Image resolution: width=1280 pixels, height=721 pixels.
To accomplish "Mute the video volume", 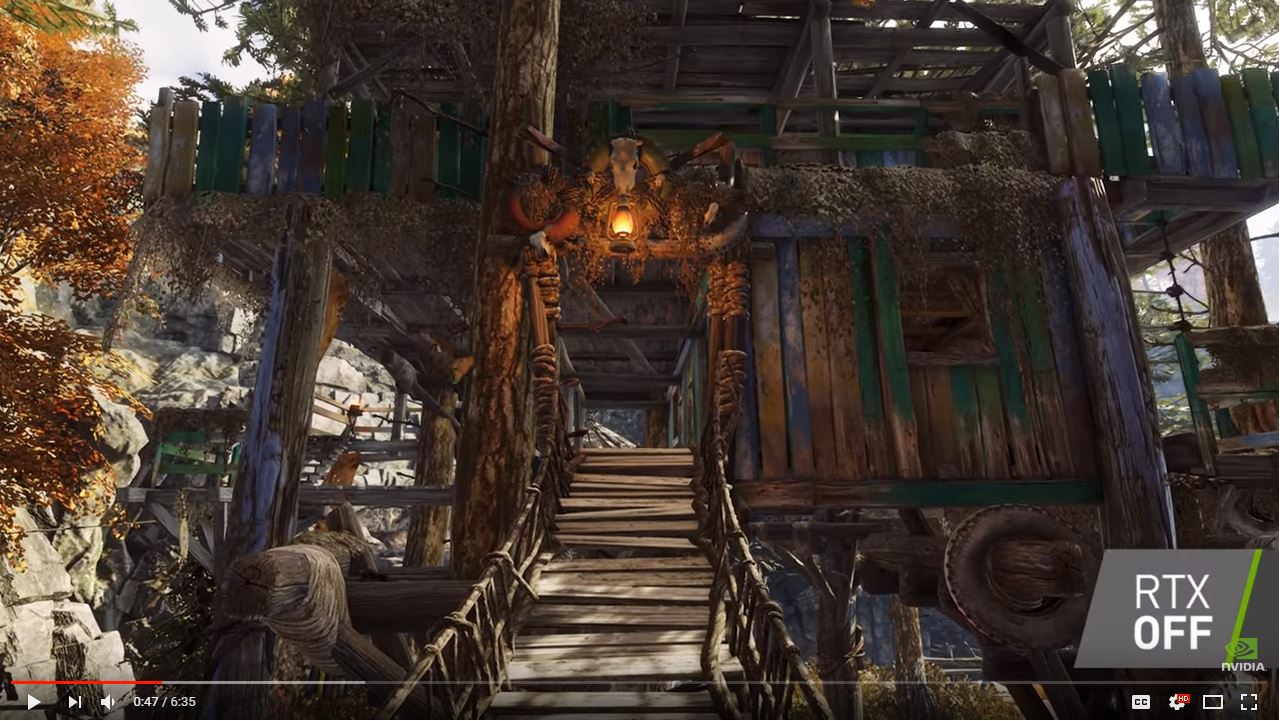I will (x=108, y=701).
